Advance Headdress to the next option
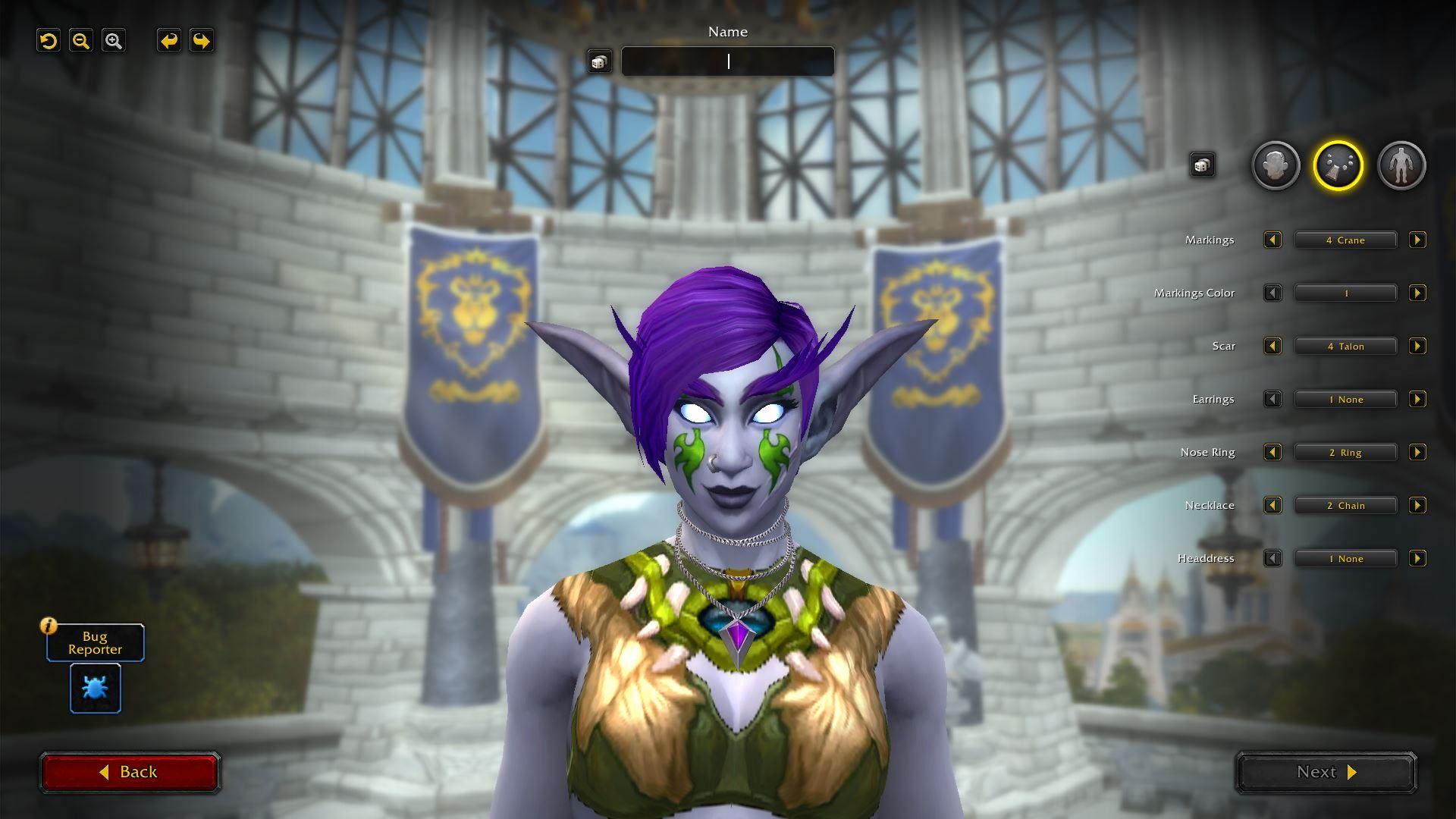The width and height of the screenshot is (1456, 819). tap(1417, 559)
